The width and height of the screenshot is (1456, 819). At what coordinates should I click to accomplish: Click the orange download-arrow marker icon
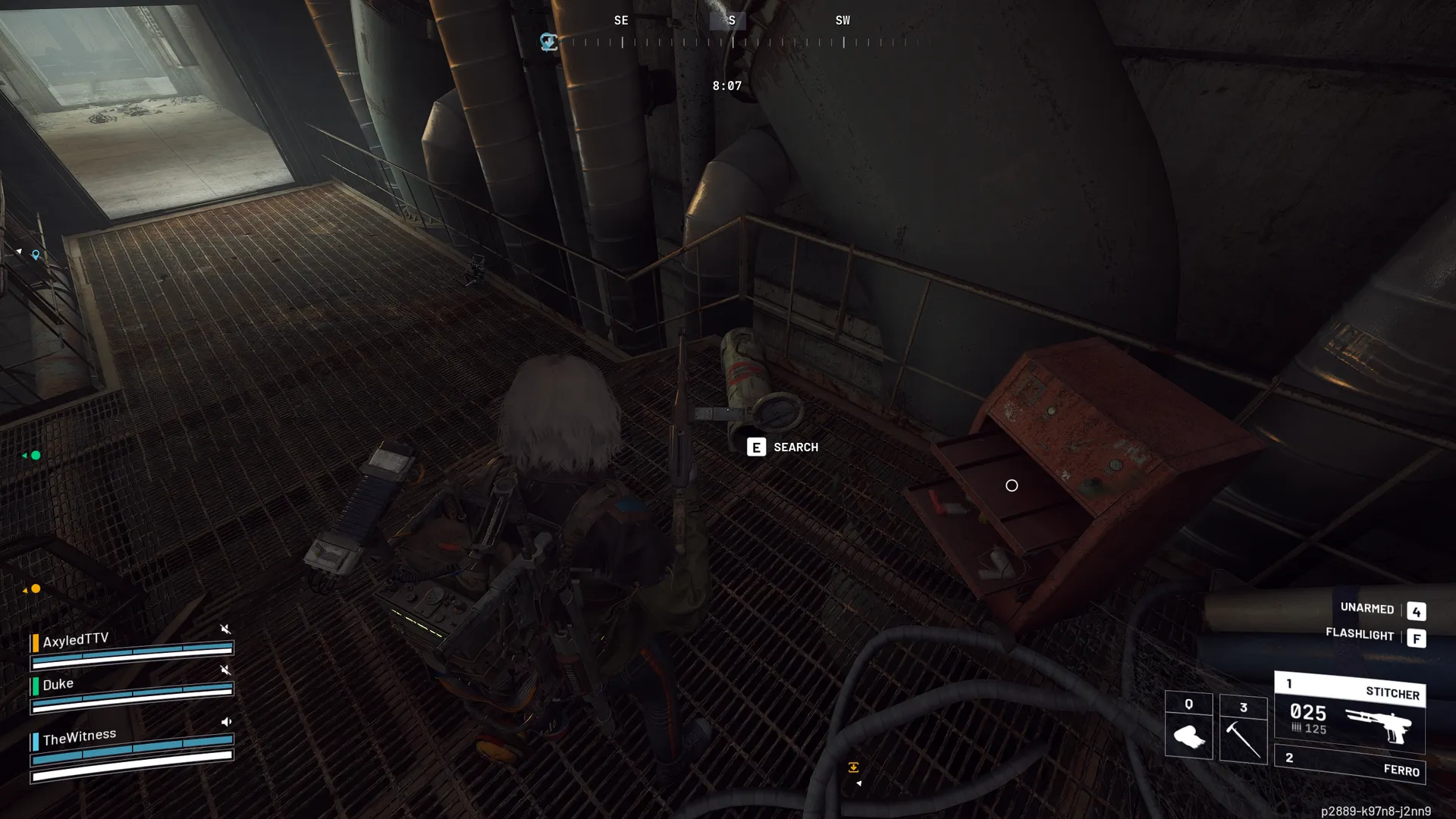click(853, 767)
